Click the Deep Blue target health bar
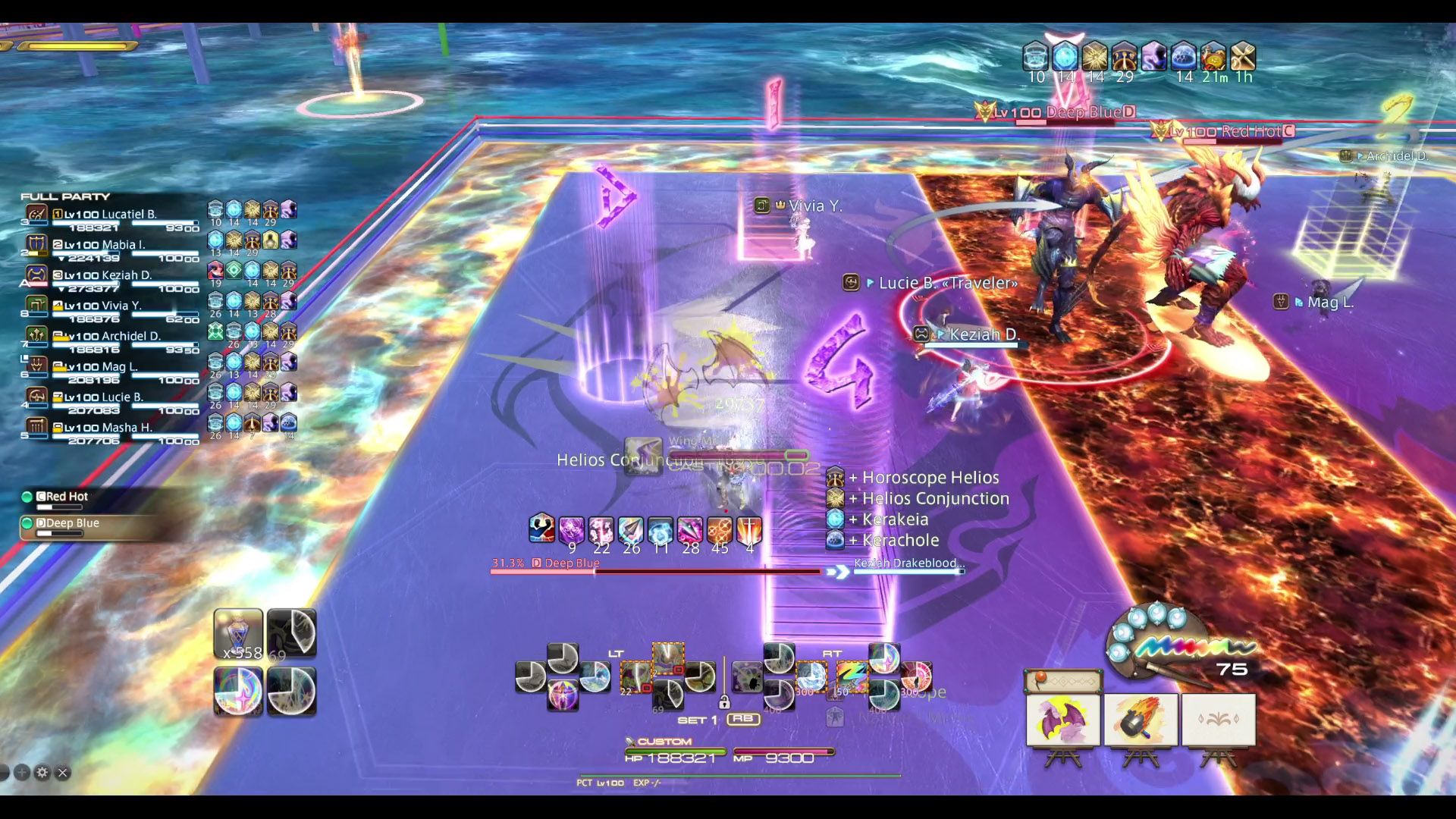 [x=656, y=571]
